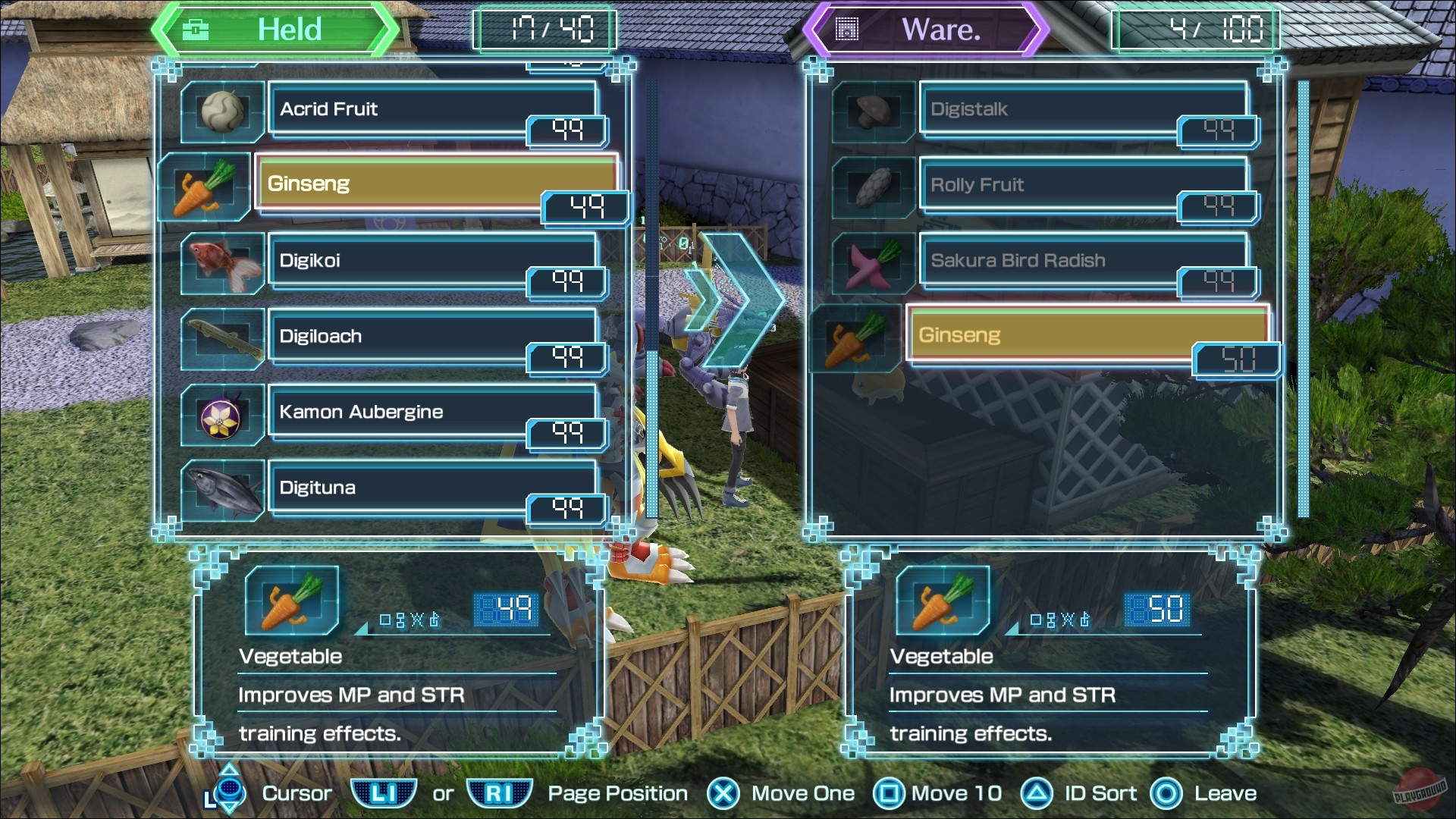
Task: Select the Acrid Fruit item icon
Action: pos(222,112)
